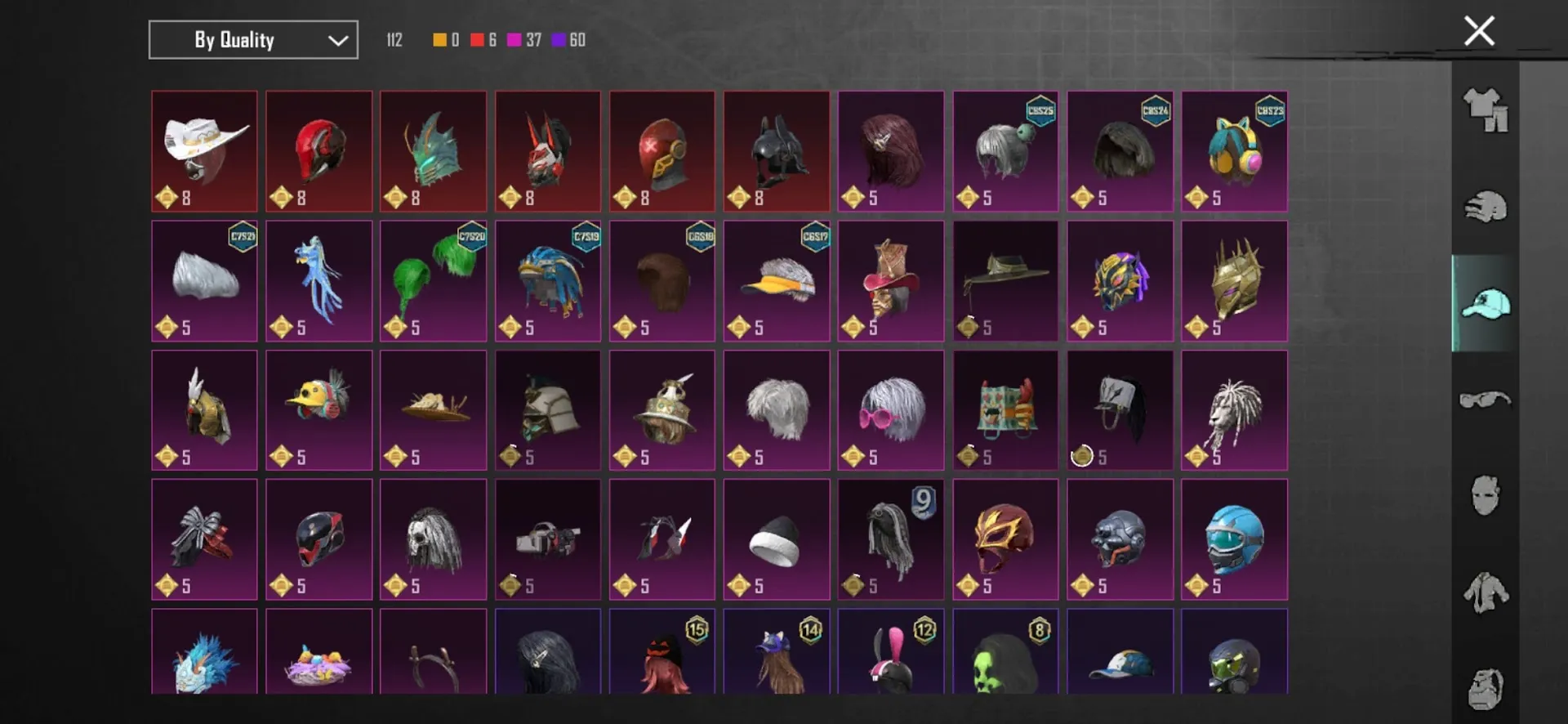Open the By Quality sorting dropdown
Viewport: 1568px width, 724px height.
click(x=252, y=39)
